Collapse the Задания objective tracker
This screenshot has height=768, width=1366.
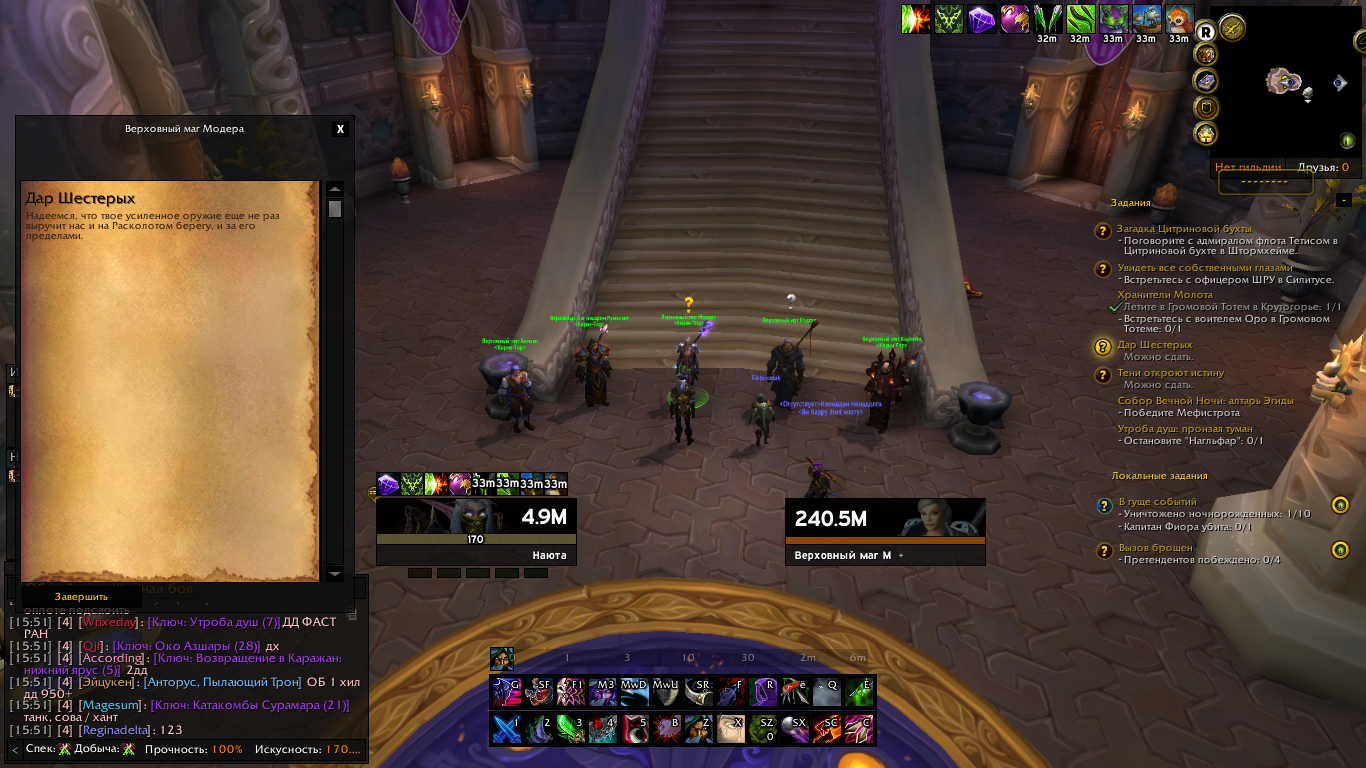tap(1343, 200)
